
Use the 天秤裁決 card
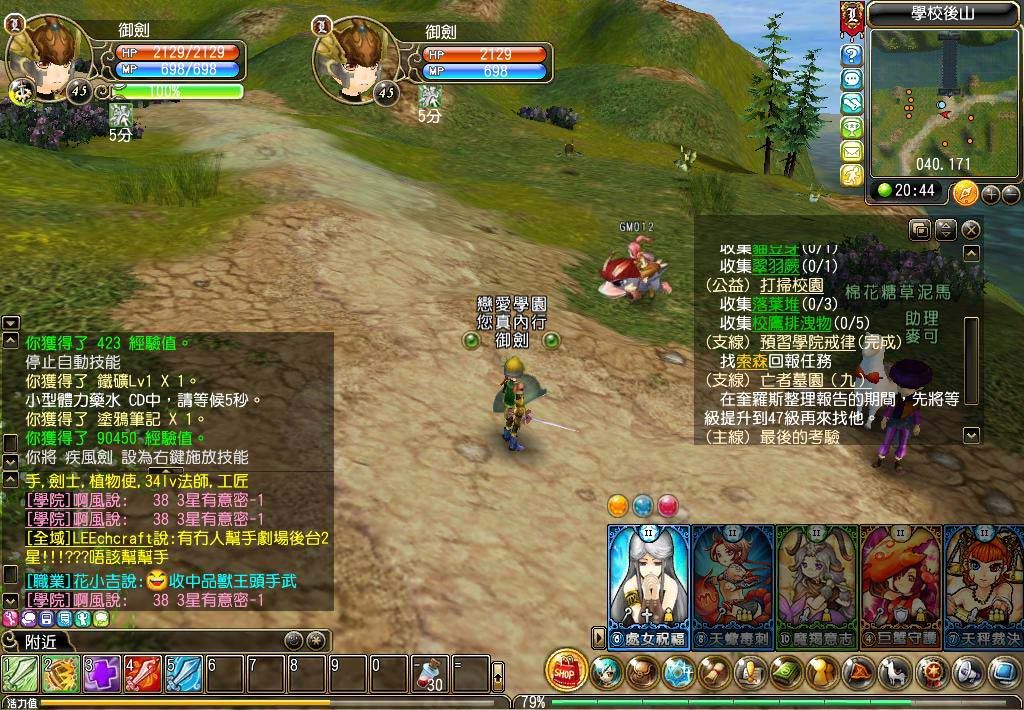click(983, 585)
